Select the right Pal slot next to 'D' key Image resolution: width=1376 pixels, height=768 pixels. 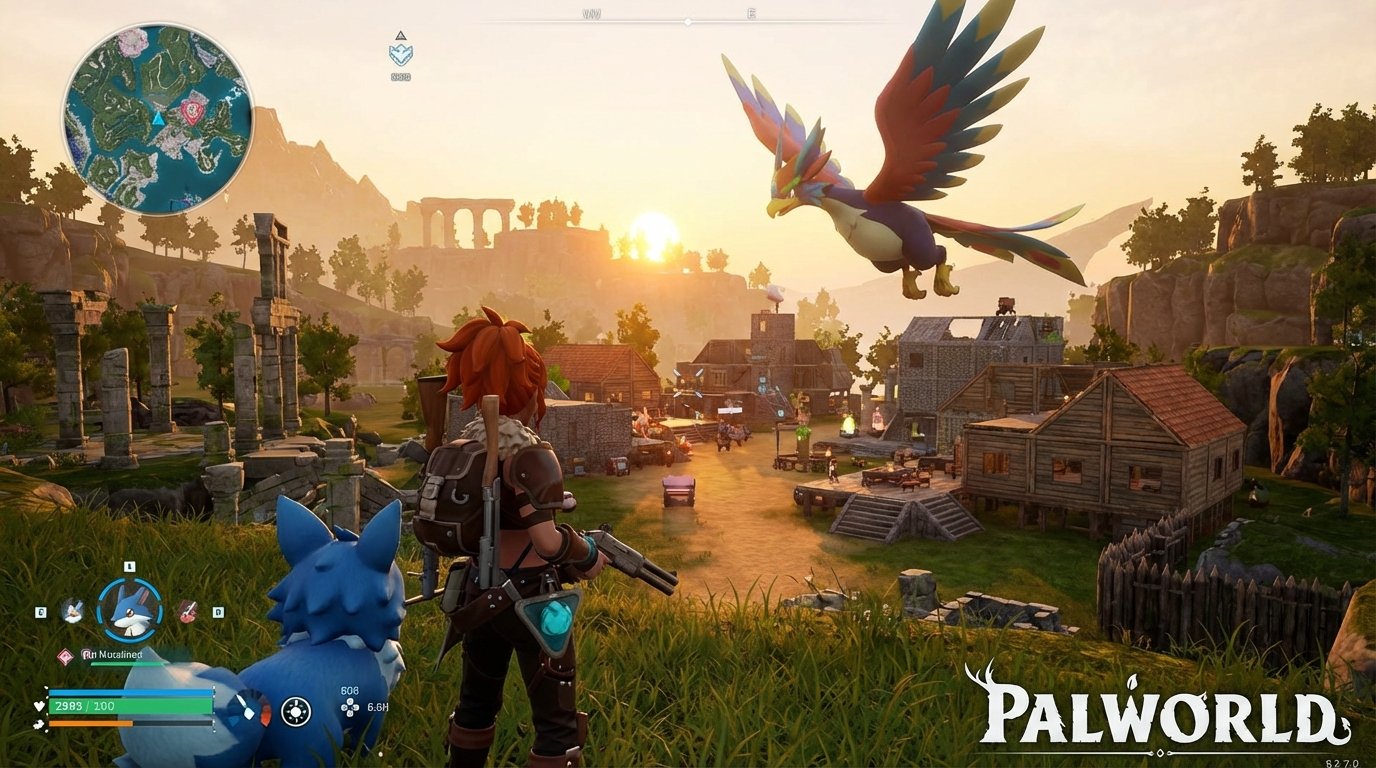(186, 611)
